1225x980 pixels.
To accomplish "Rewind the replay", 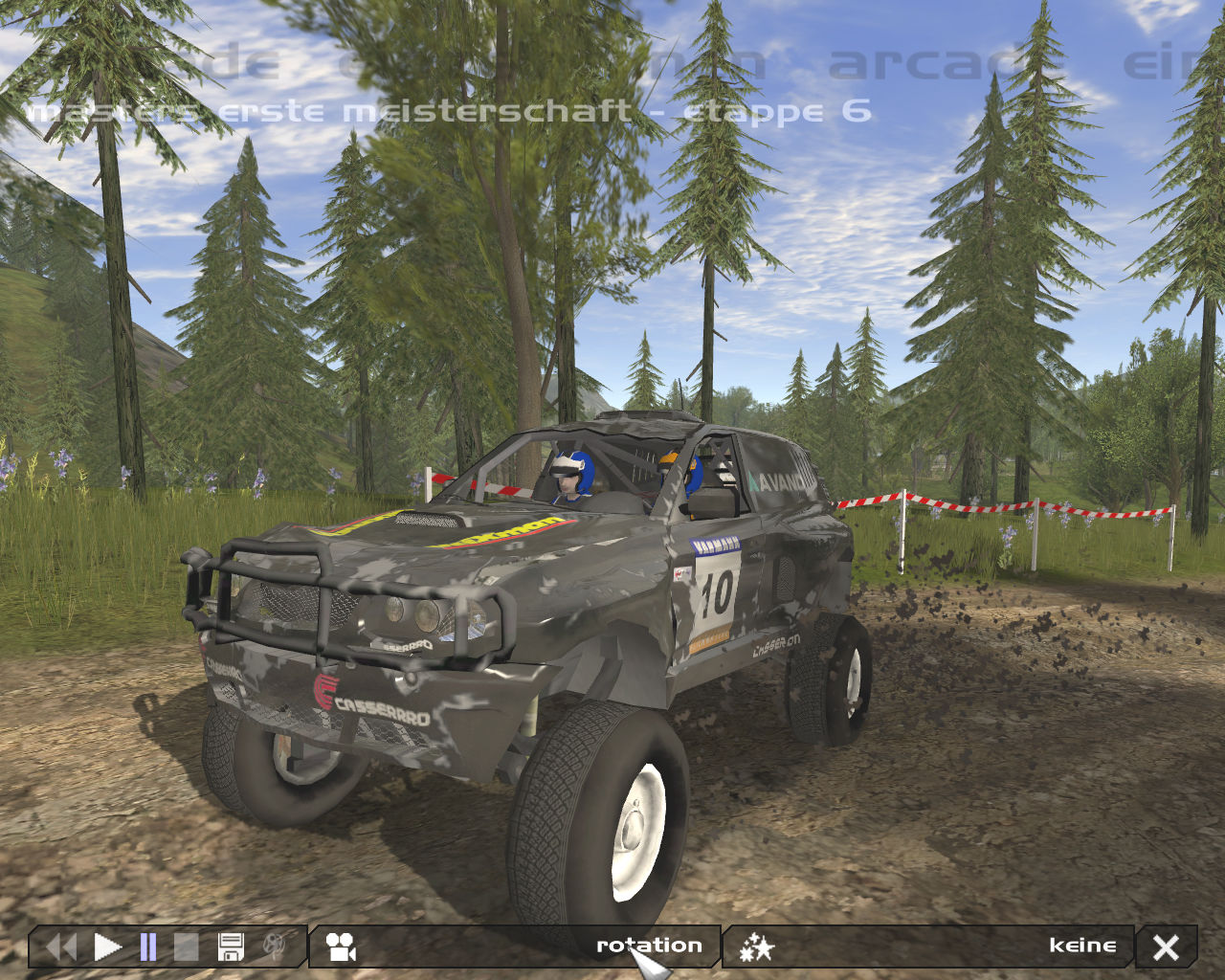I will (61, 947).
